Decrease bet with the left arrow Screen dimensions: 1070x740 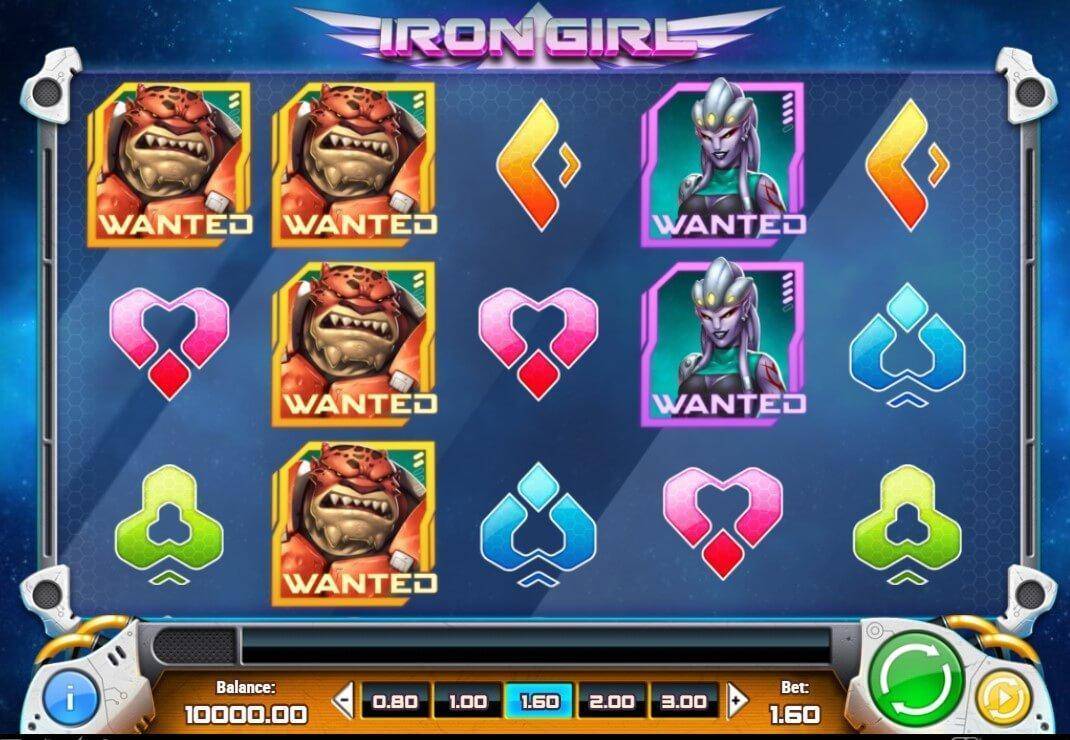[x=342, y=701]
